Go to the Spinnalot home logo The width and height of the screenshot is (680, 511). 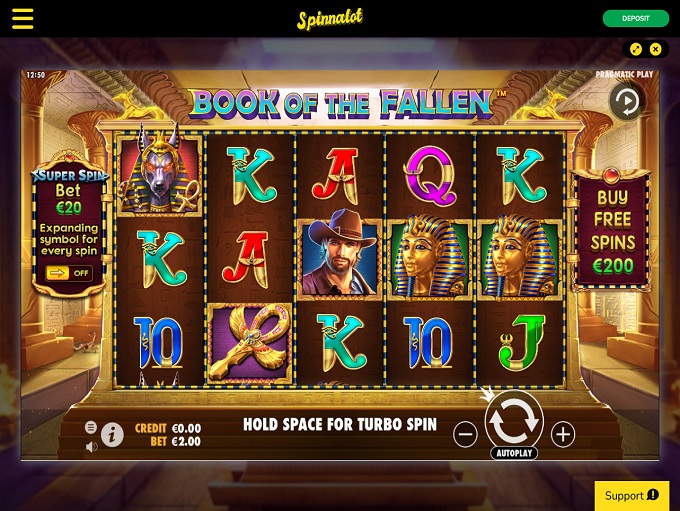[329, 20]
